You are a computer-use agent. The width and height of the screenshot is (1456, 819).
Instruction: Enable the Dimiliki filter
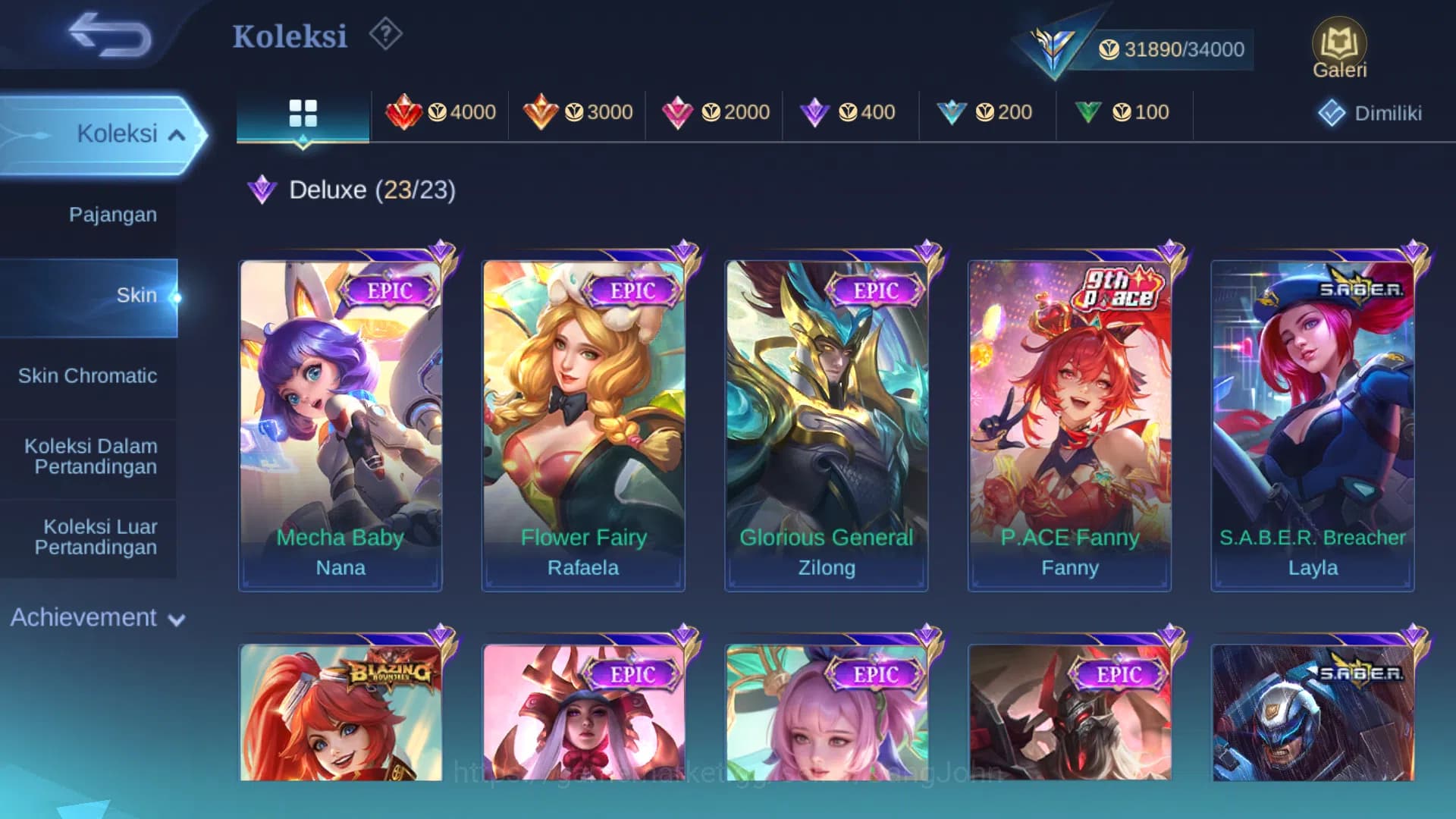pyautogui.click(x=1370, y=112)
